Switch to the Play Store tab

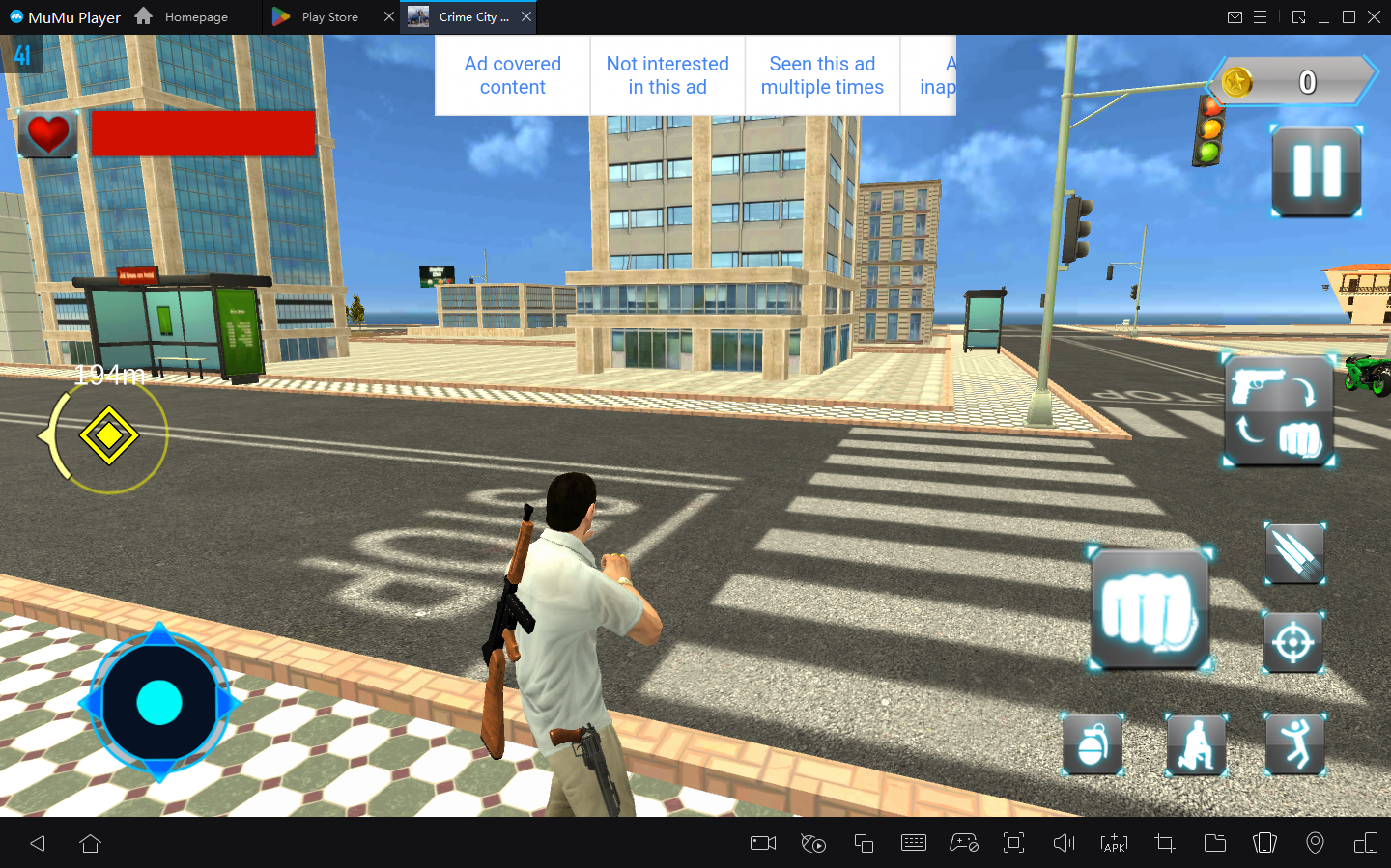[328, 16]
